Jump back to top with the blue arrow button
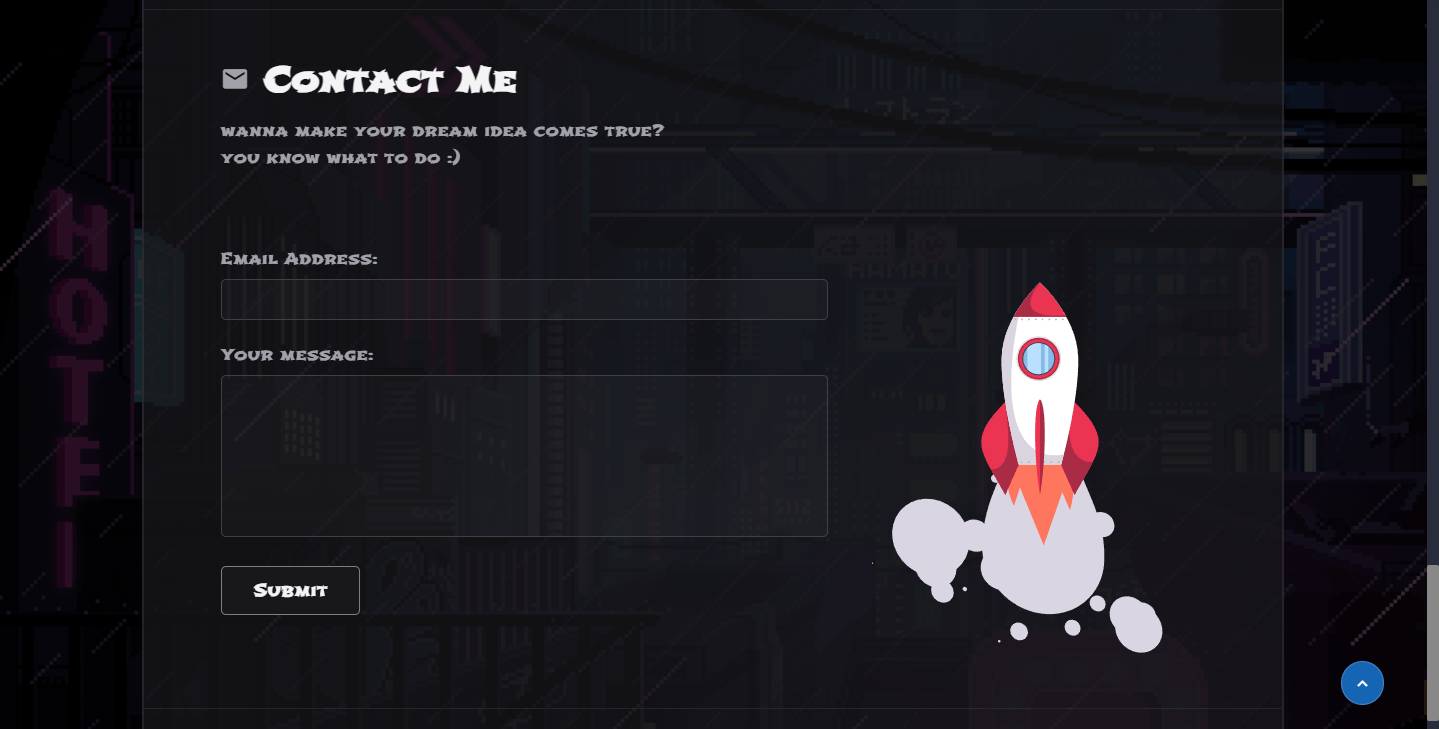 coord(1362,683)
